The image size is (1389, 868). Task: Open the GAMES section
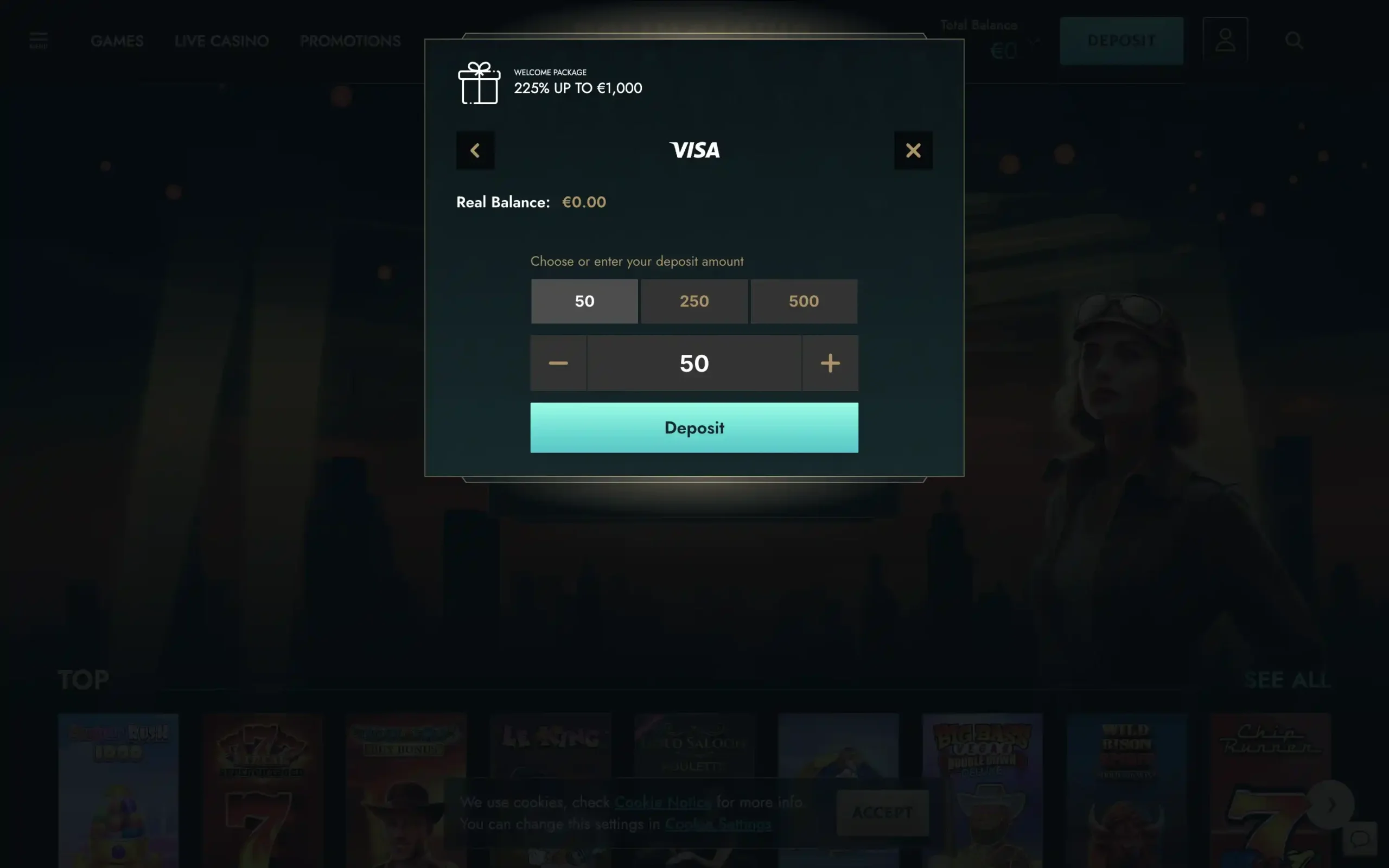pos(117,40)
